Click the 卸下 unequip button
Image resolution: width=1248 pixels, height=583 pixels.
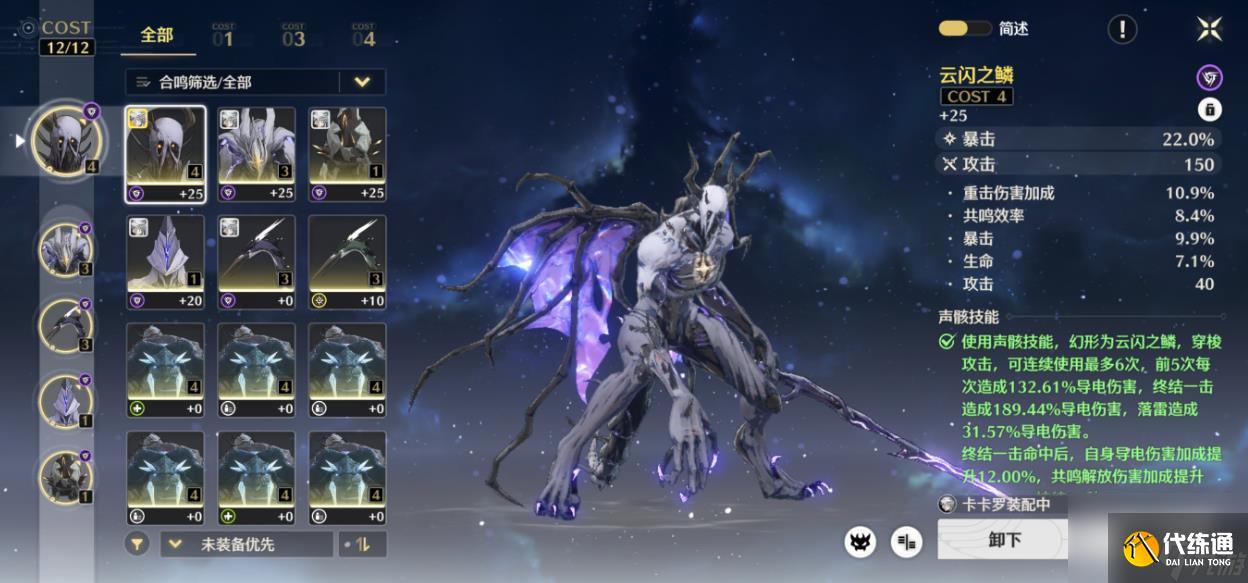point(1003,540)
